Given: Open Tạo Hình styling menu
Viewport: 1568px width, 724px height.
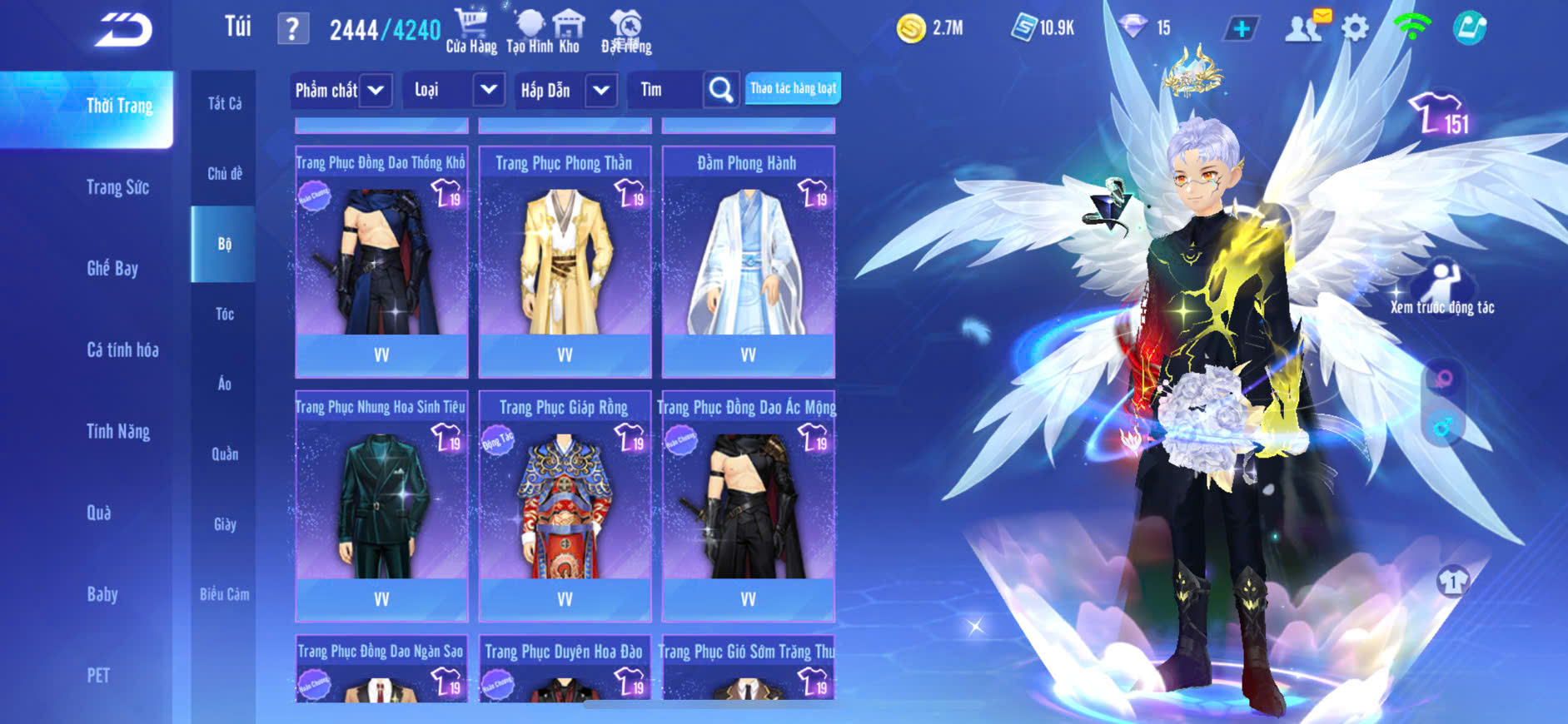Looking at the screenshot, I should coord(530,31).
